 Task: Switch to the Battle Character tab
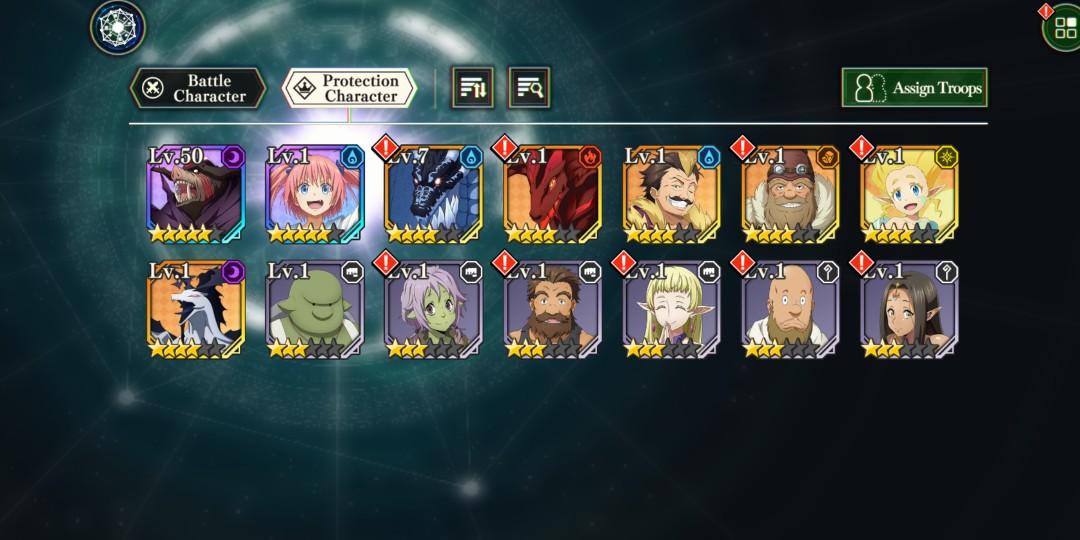click(x=198, y=88)
